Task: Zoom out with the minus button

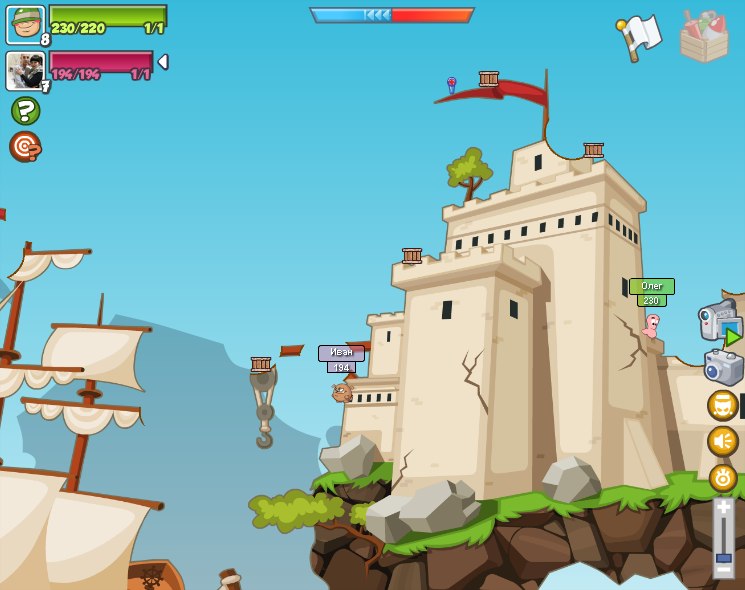Action: [723, 569]
